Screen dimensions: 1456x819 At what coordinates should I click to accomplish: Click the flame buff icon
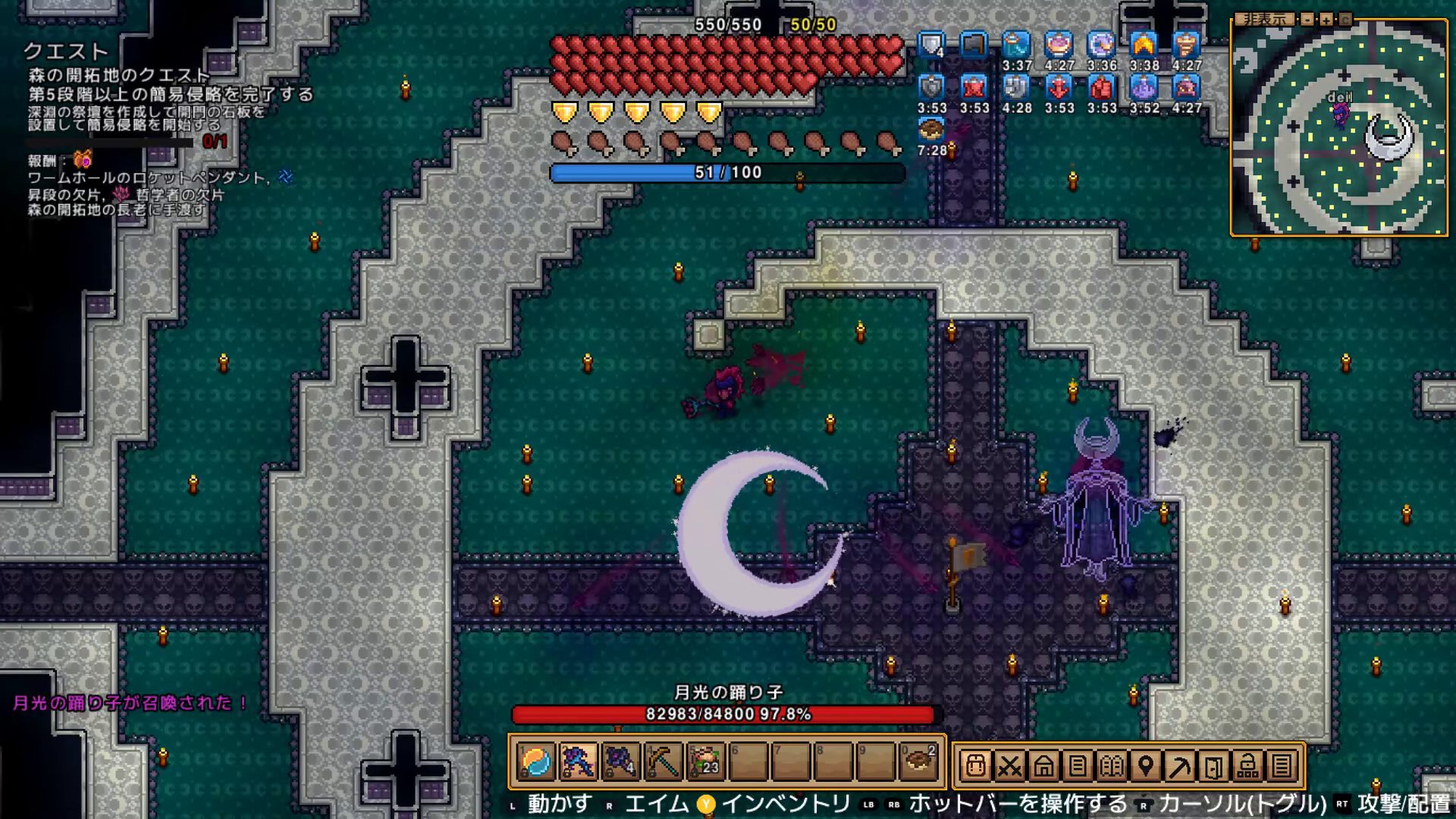point(1144,45)
